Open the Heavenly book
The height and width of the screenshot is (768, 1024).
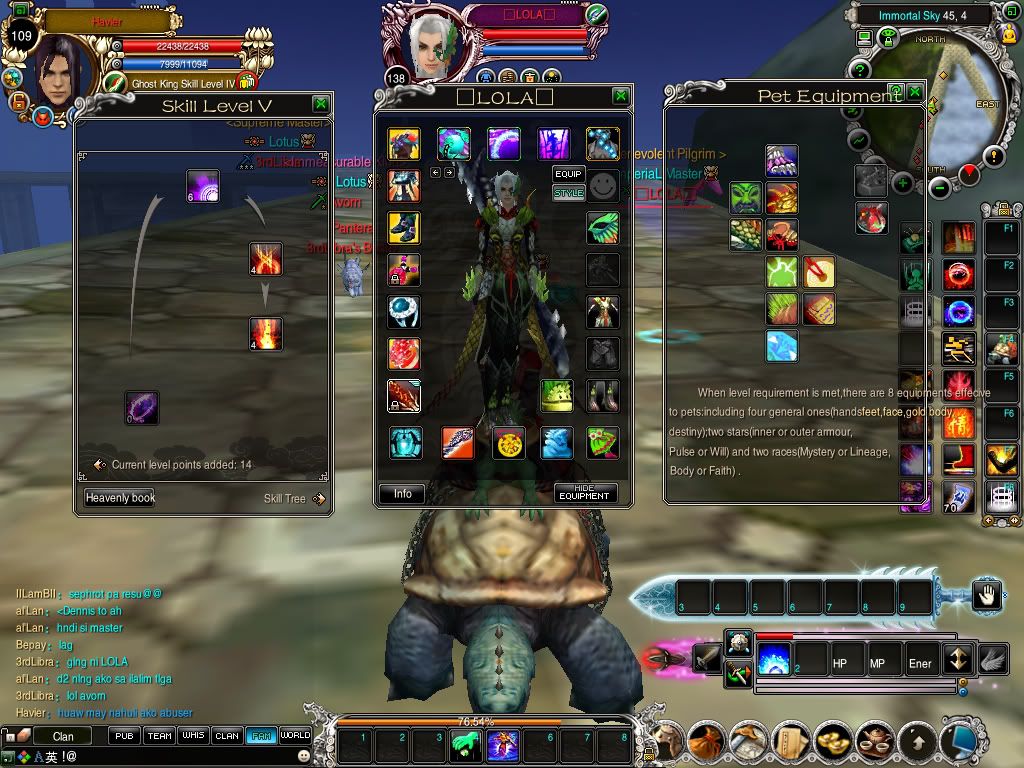pyautogui.click(x=120, y=498)
